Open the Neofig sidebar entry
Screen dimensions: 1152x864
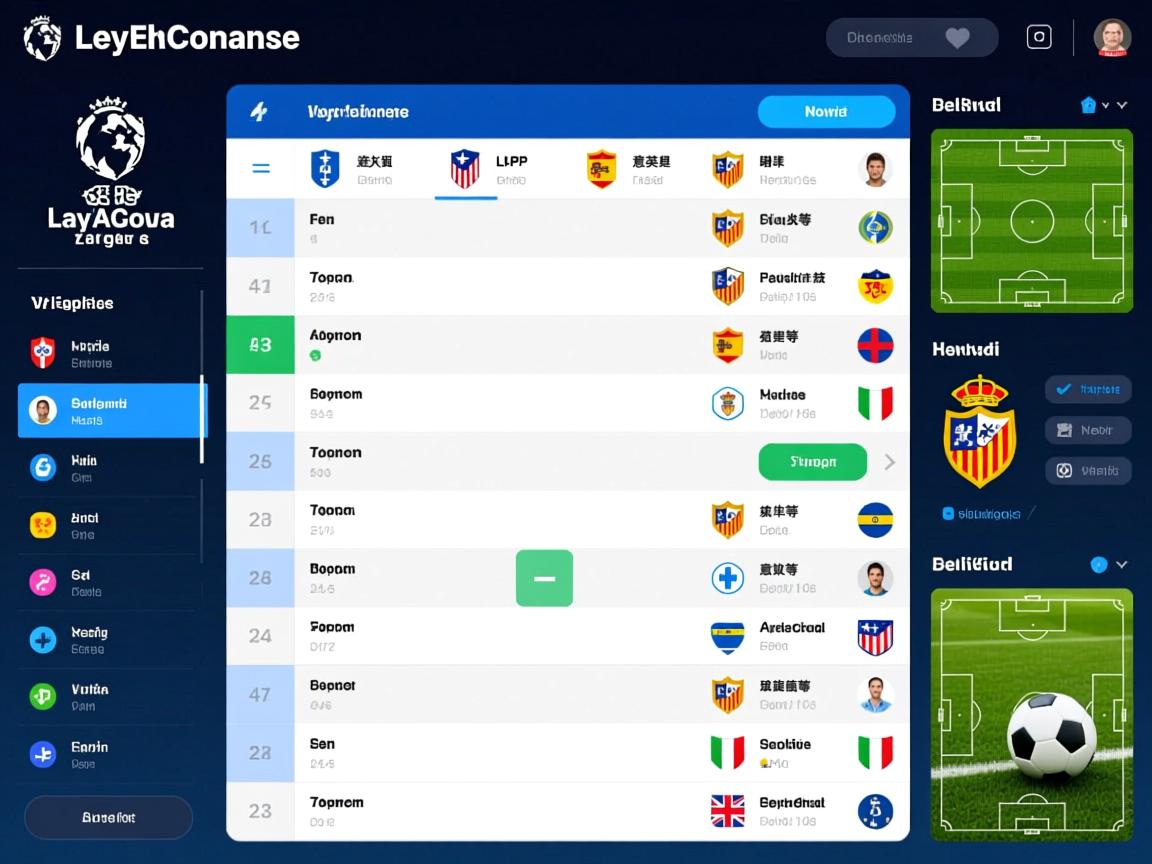point(110,639)
